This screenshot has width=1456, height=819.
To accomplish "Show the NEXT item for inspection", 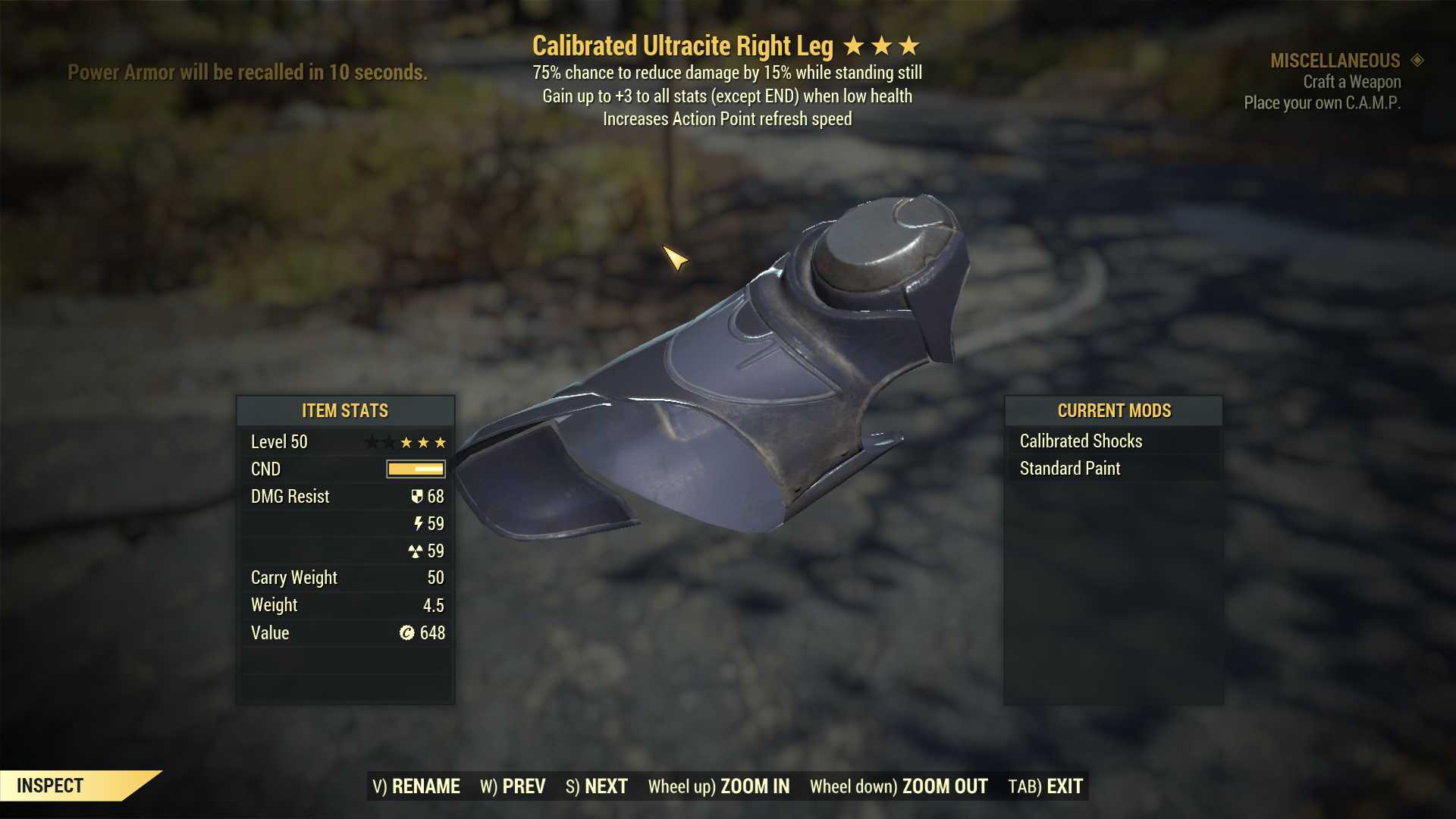I will click(597, 786).
